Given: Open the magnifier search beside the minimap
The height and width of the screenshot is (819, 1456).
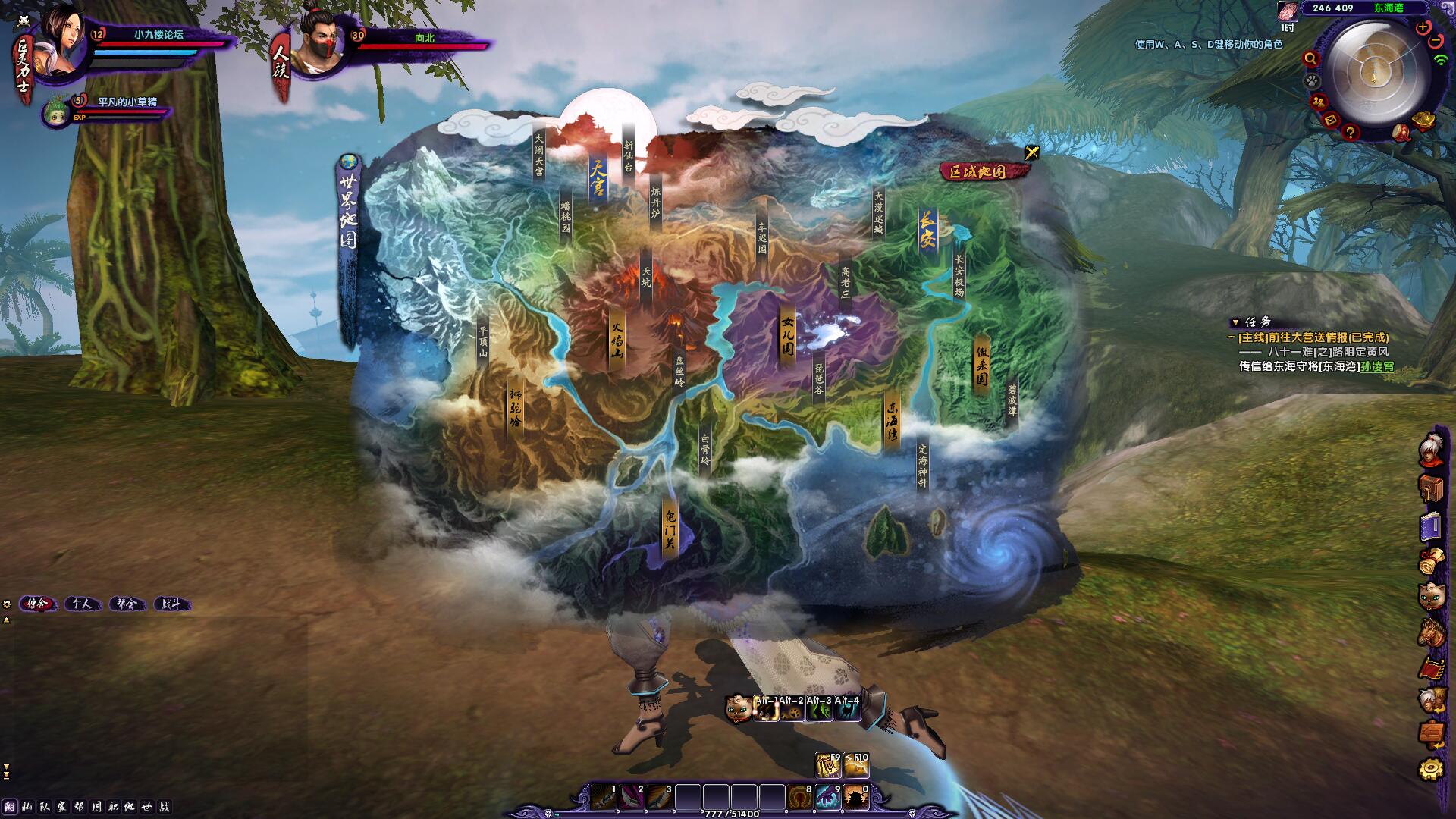Looking at the screenshot, I should 1310,58.
